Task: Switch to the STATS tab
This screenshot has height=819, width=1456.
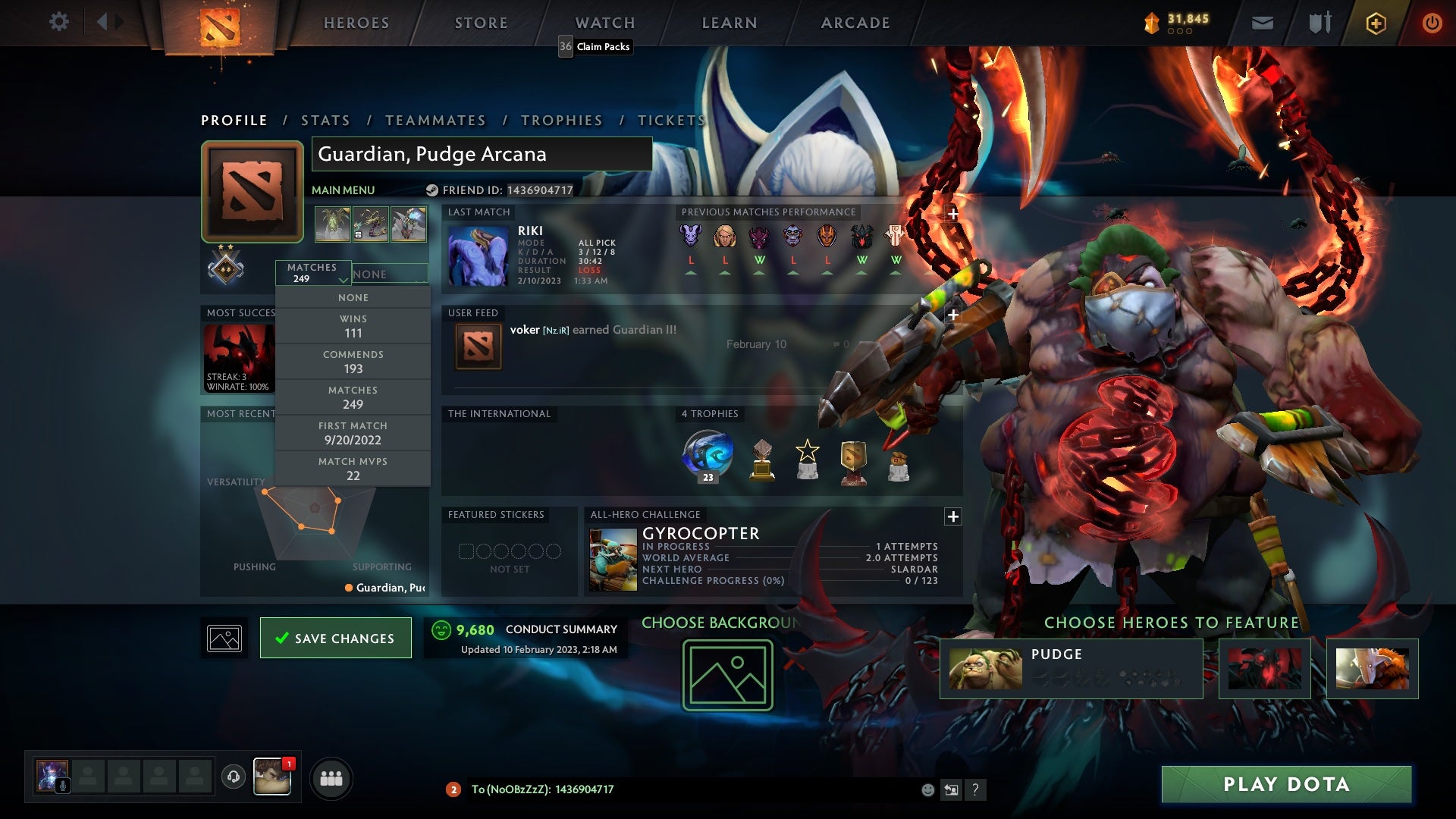Action: (x=325, y=120)
